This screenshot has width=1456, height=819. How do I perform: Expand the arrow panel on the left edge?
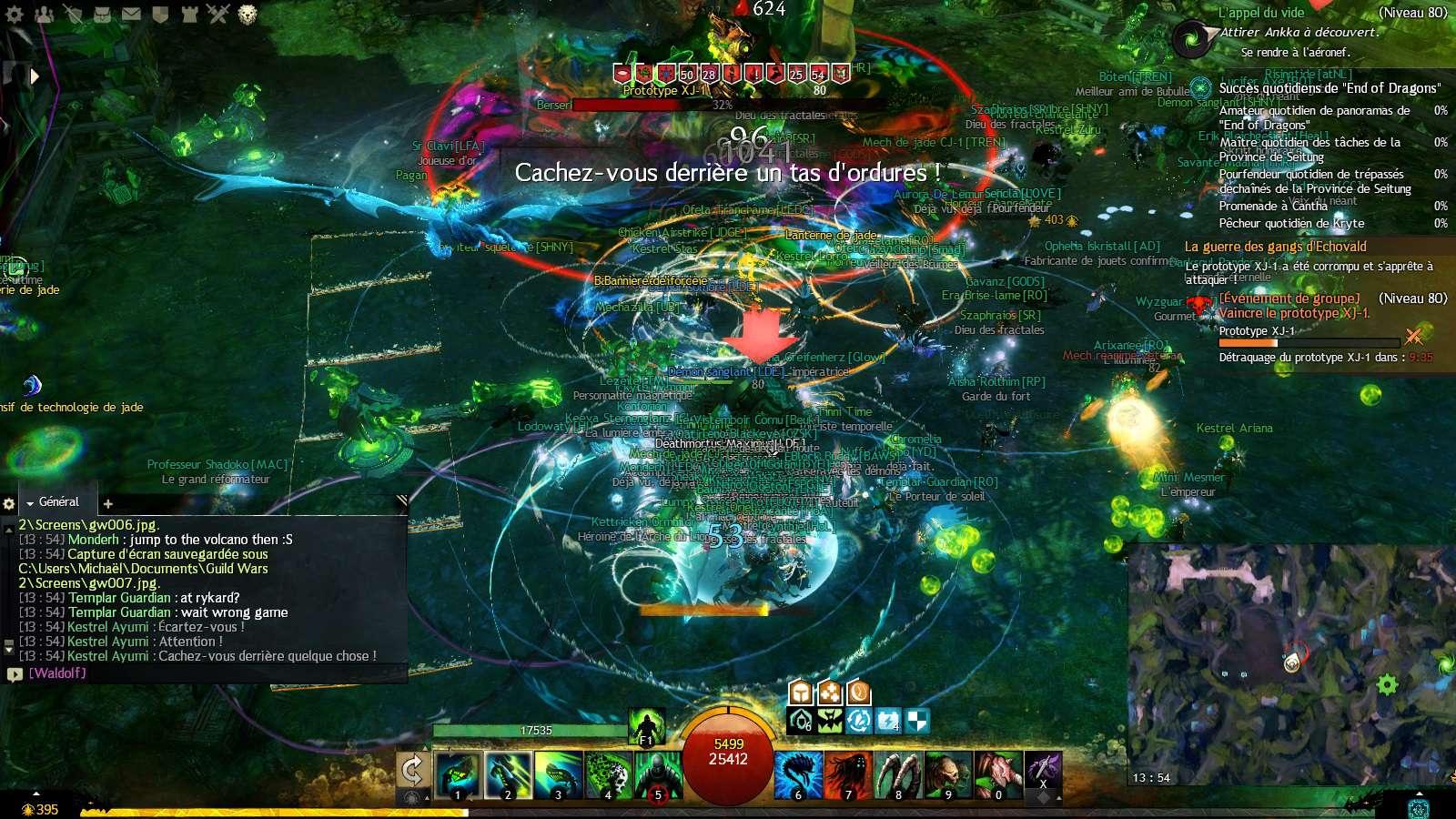click(x=35, y=76)
